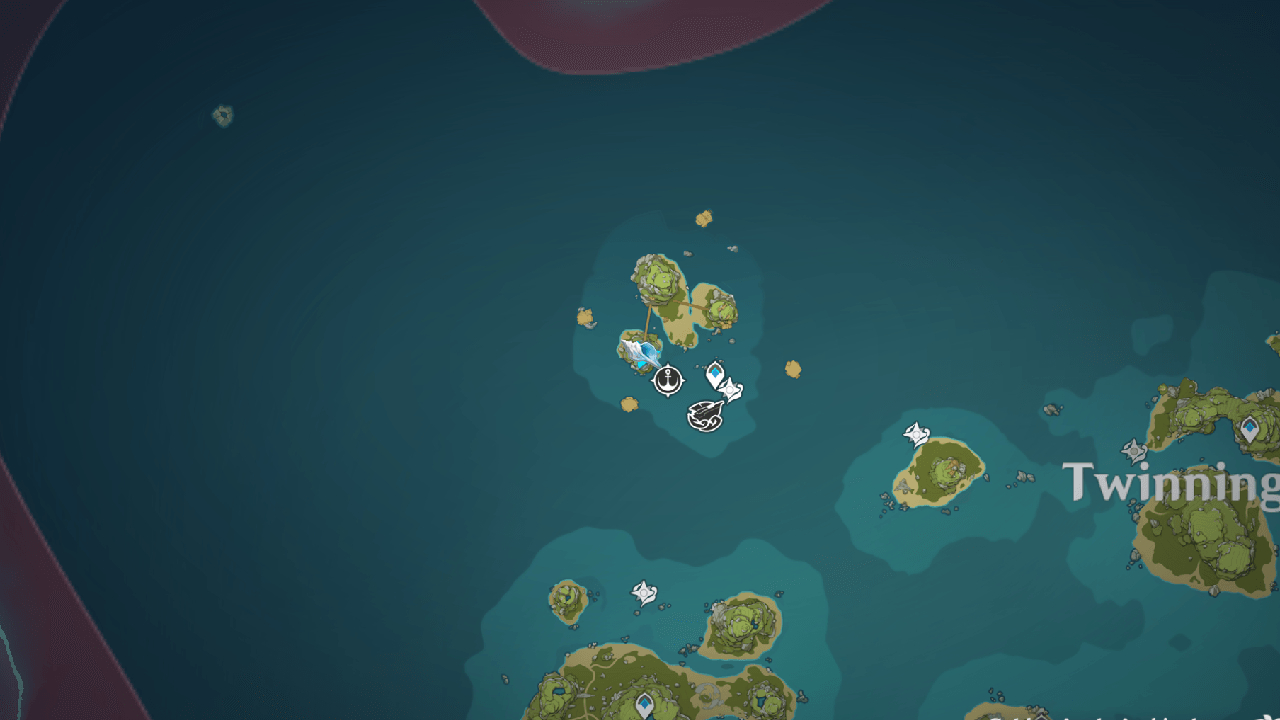Viewport: 1280px width, 720px height.
Task: Select the Waverider Waypoint anchor icon
Action: [667, 380]
